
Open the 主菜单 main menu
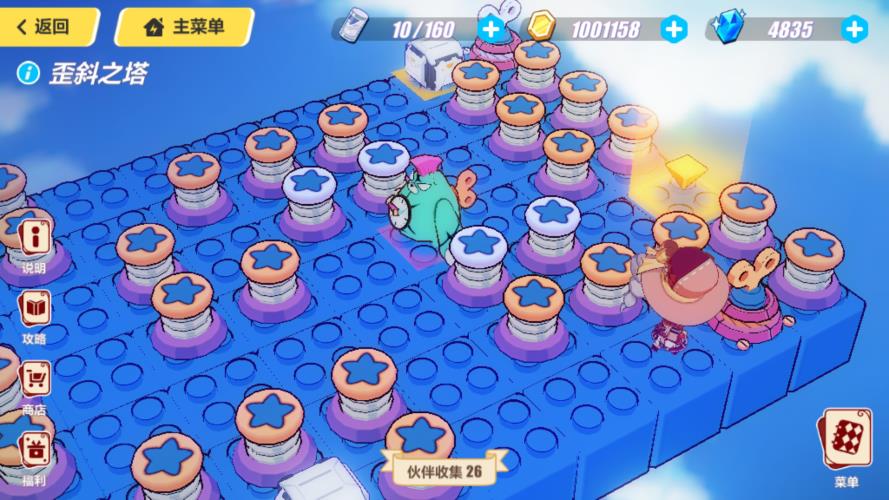tap(183, 27)
